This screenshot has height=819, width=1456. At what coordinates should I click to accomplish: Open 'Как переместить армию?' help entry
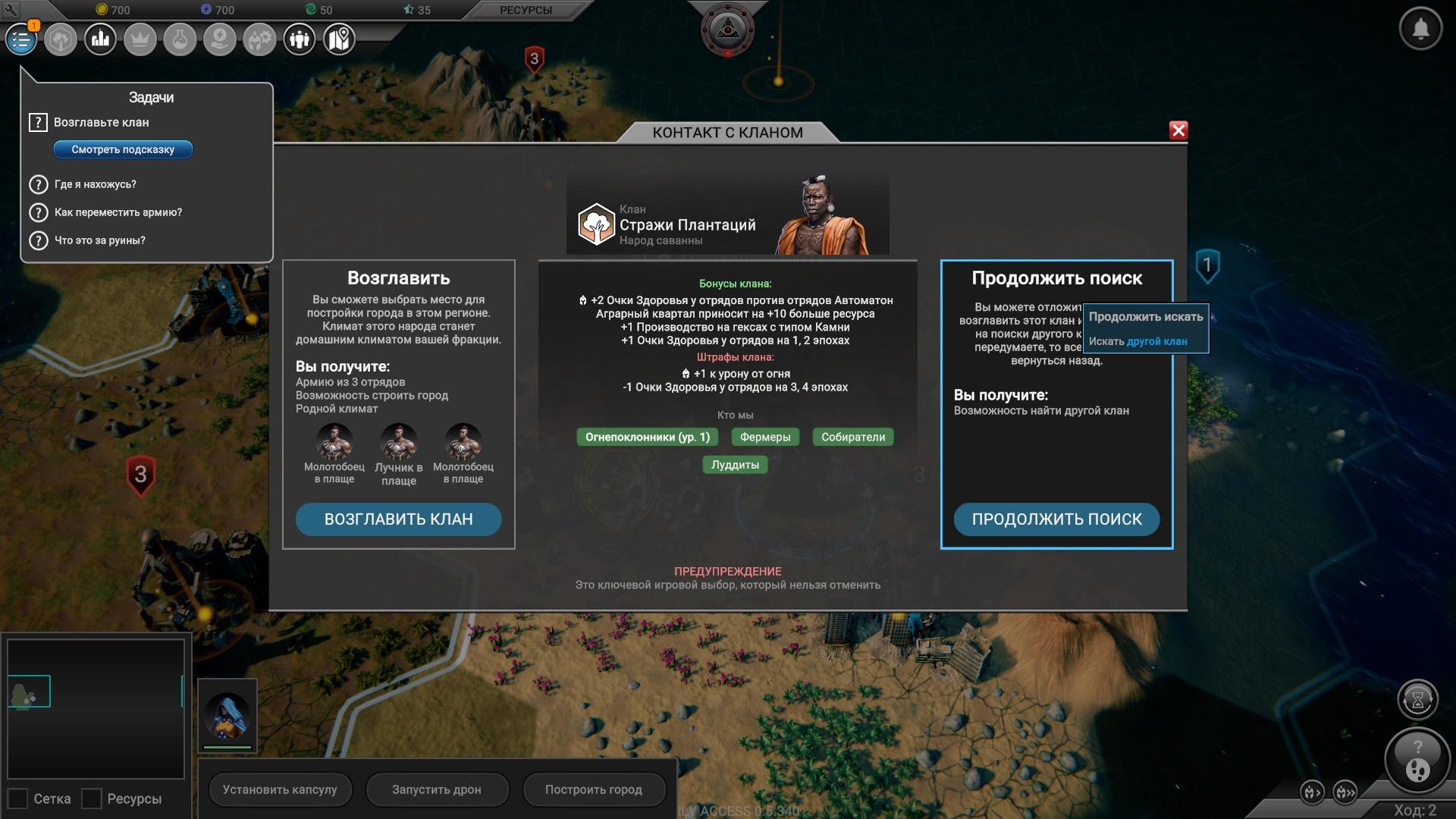point(118,212)
